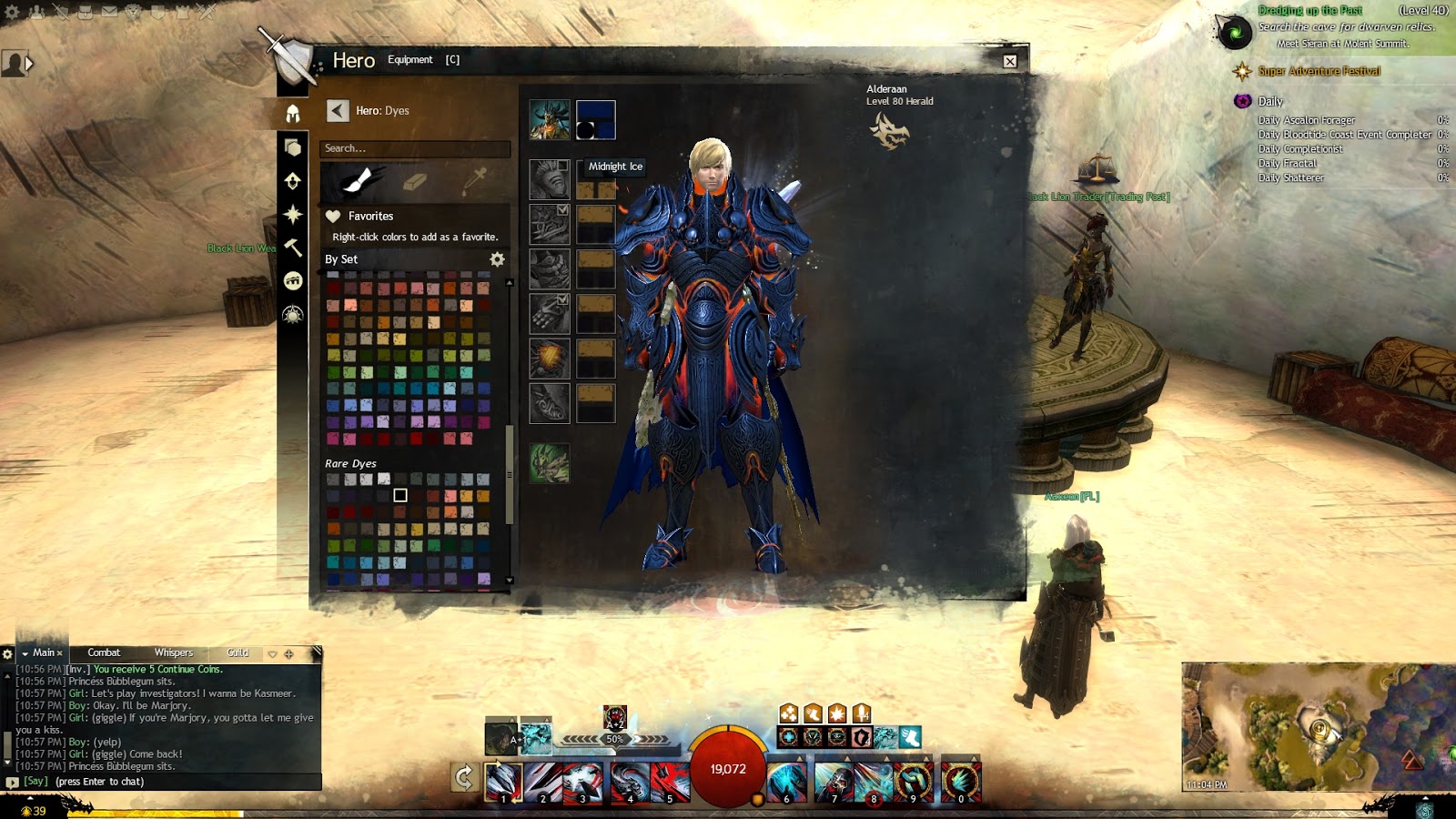The image size is (1456, 819).
Task: Close the Hero panel
Action: (x=1010, y=61)
